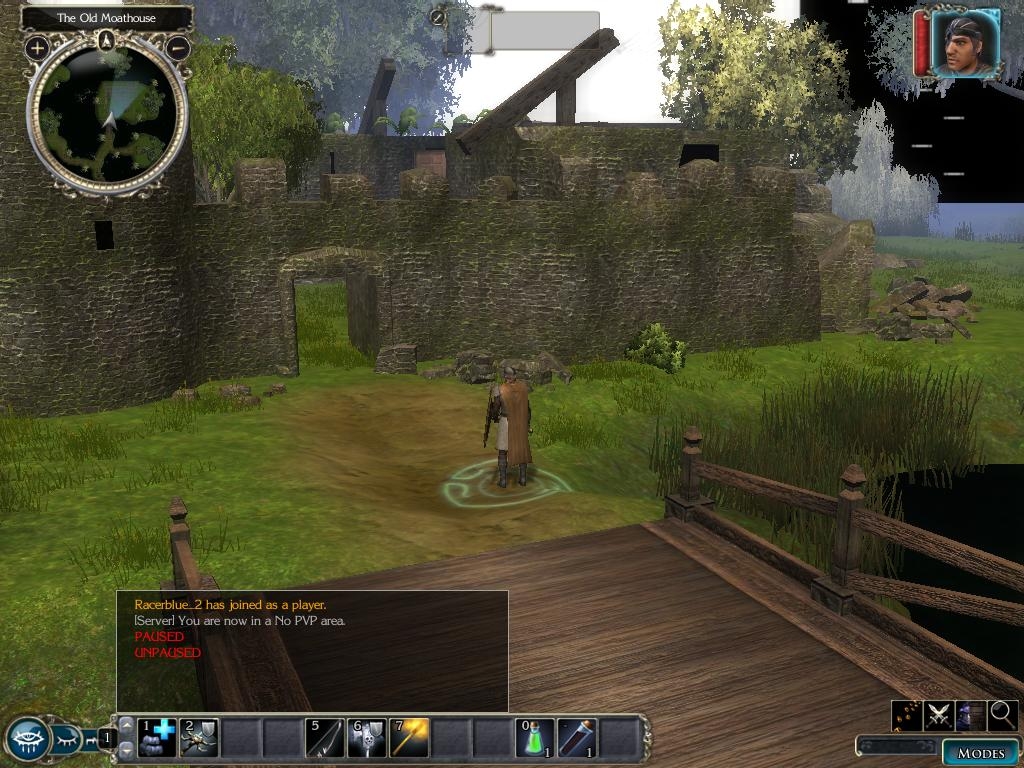The height and width of the screenshot is (768, 1024).
Task: Toggle the hooded figure stealth icon
Action: tap(970, 715)
